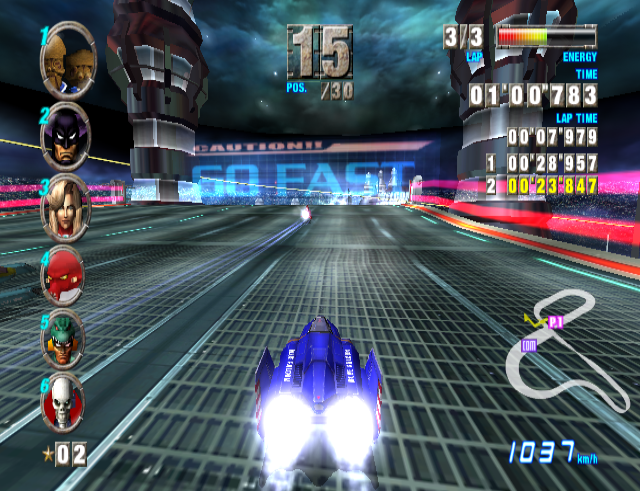Viewport: 640px width, 491px height.
Task: Select the first-place two-headed pilot portrait
Action: pos(67,57)
